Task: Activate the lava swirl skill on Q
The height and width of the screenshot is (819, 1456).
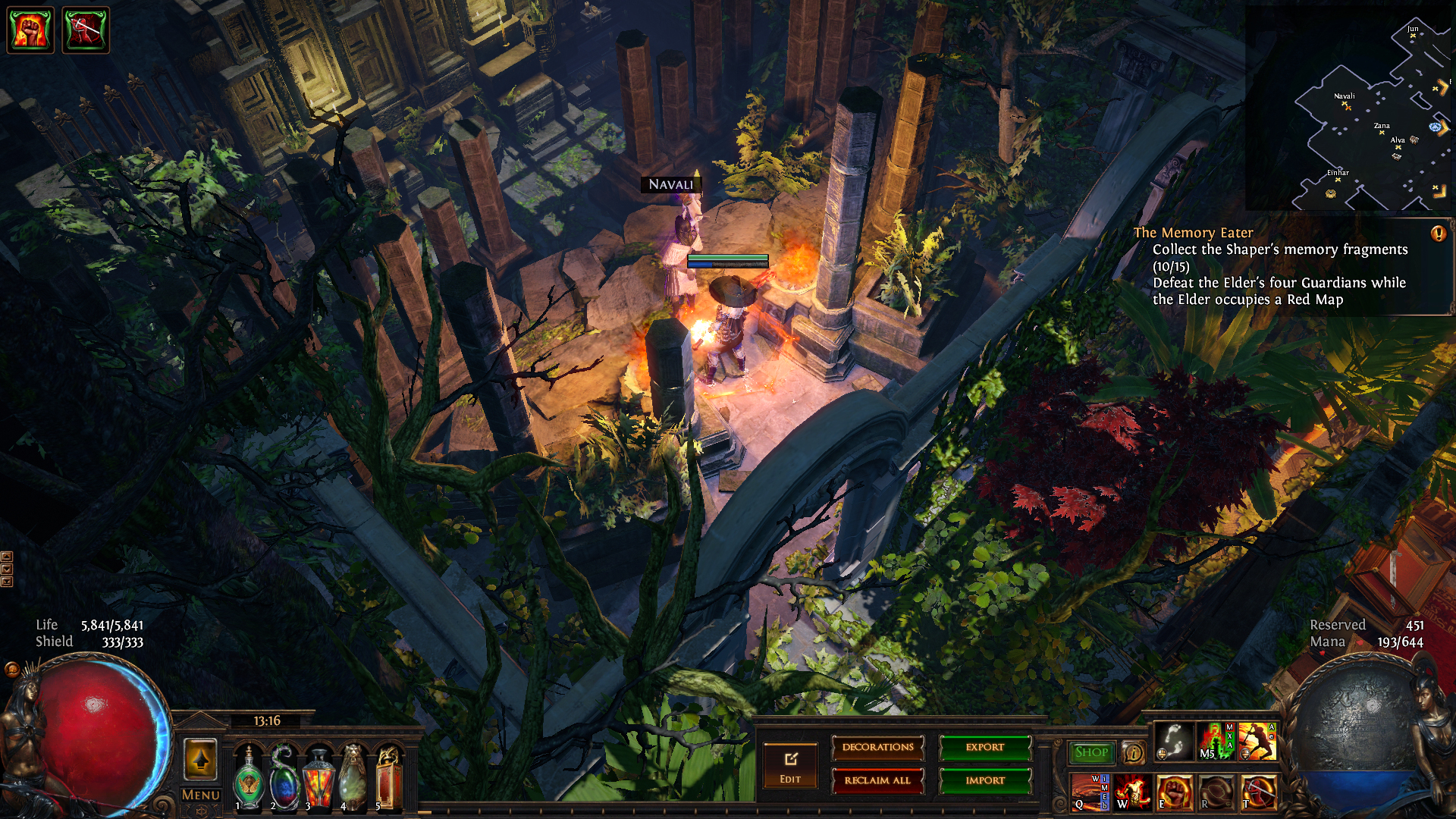Action: click(1089, 792)
